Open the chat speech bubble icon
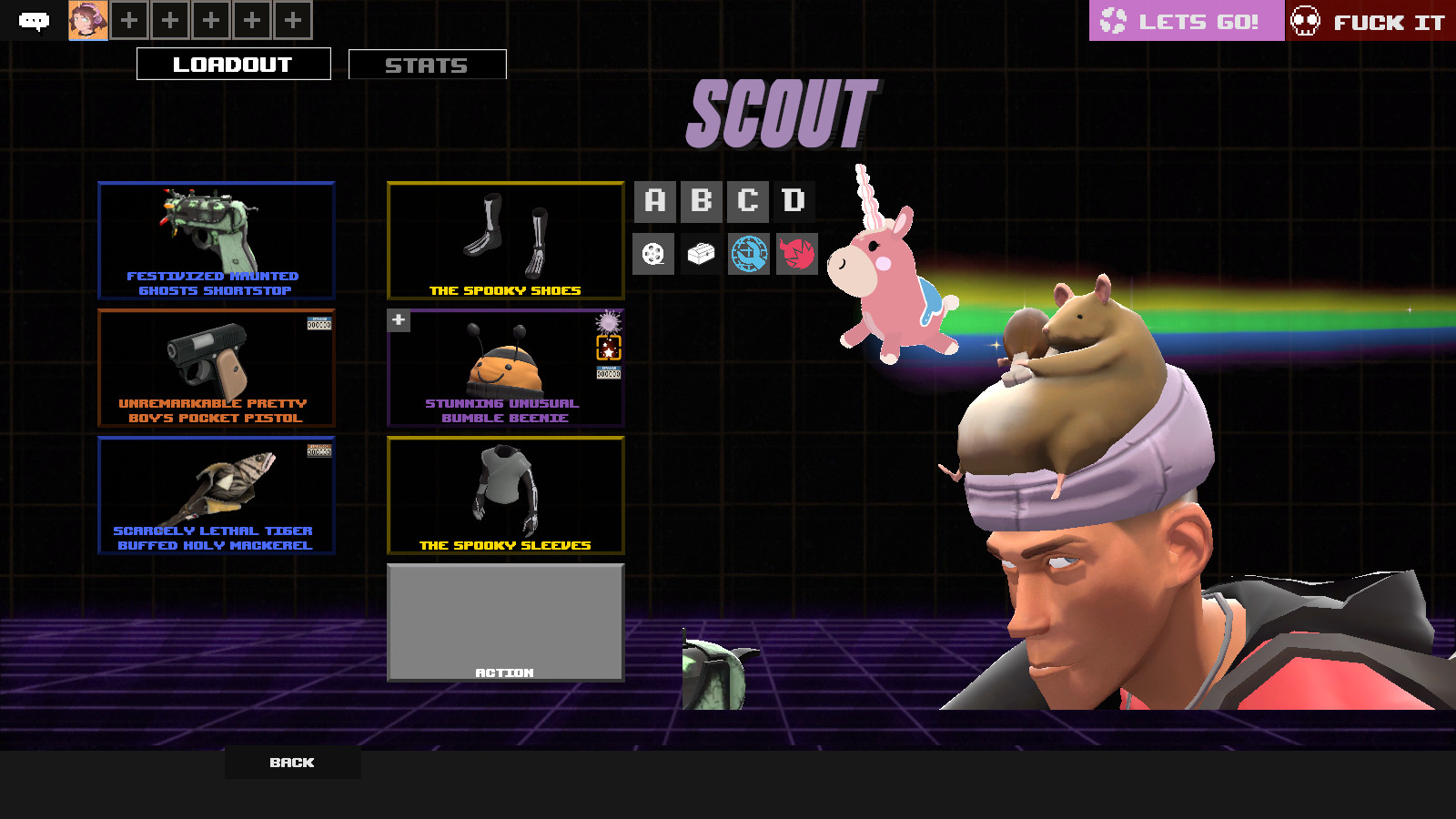The width and height of the screenshot is (1456, 819). 35,18
